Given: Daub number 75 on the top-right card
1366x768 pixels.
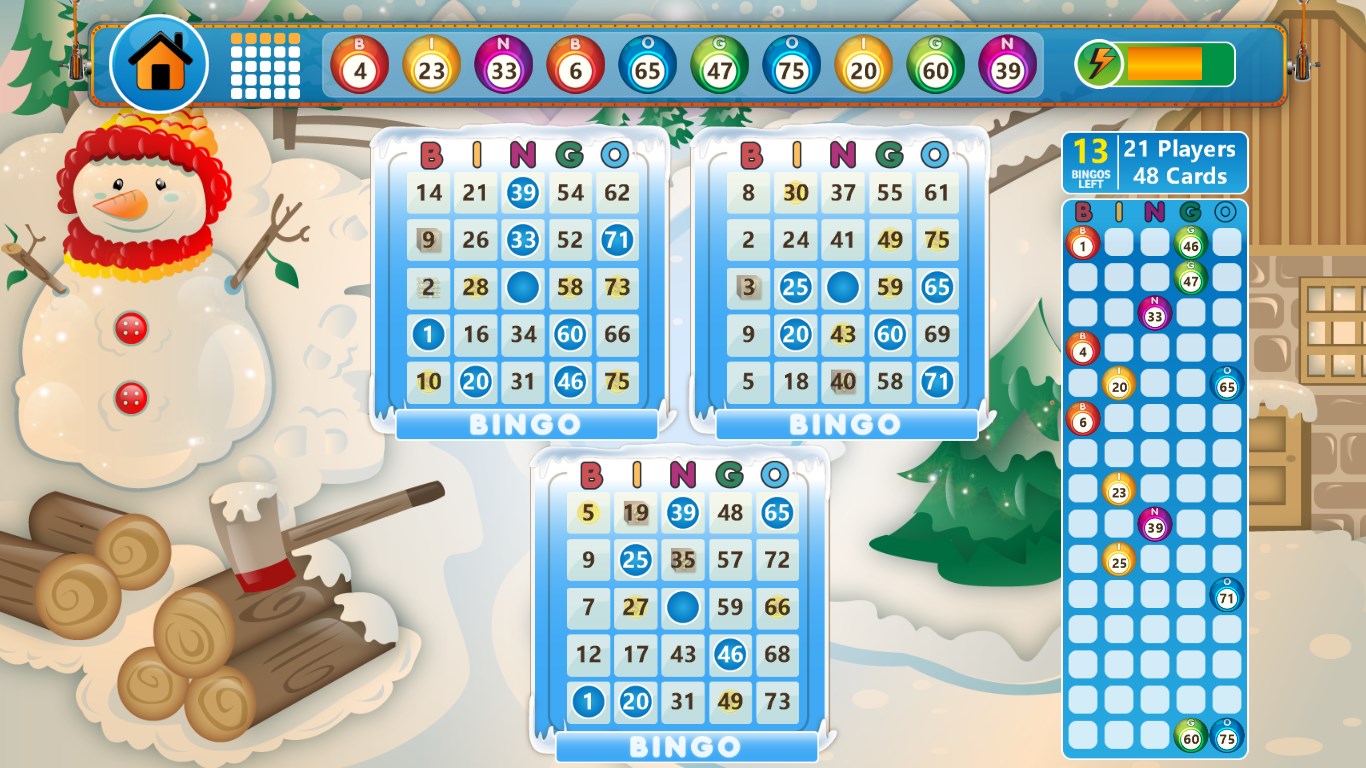Looking at the screenshot, I should (937, 240).
